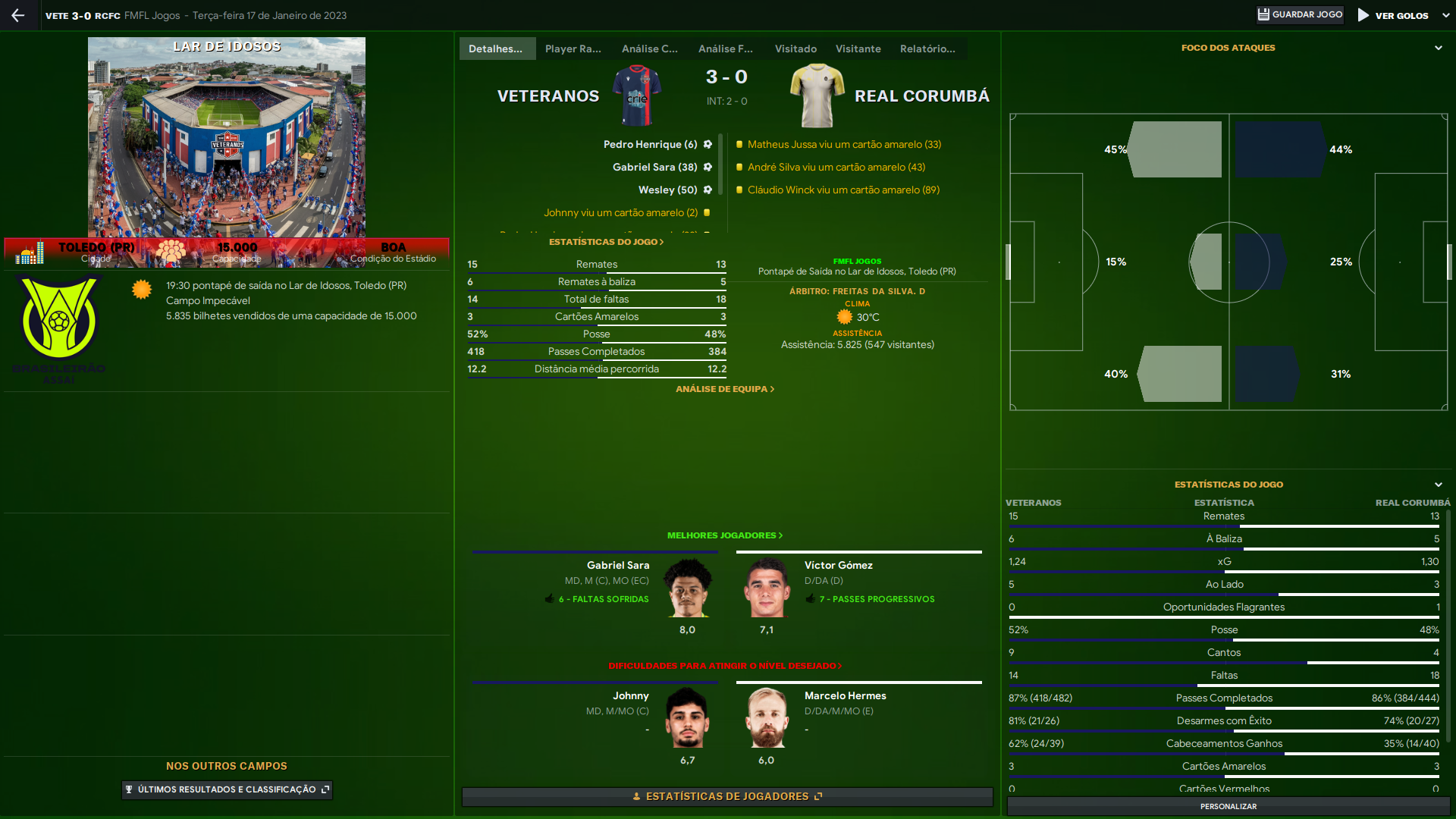Select the Visitante tab

tap(858, 49)
